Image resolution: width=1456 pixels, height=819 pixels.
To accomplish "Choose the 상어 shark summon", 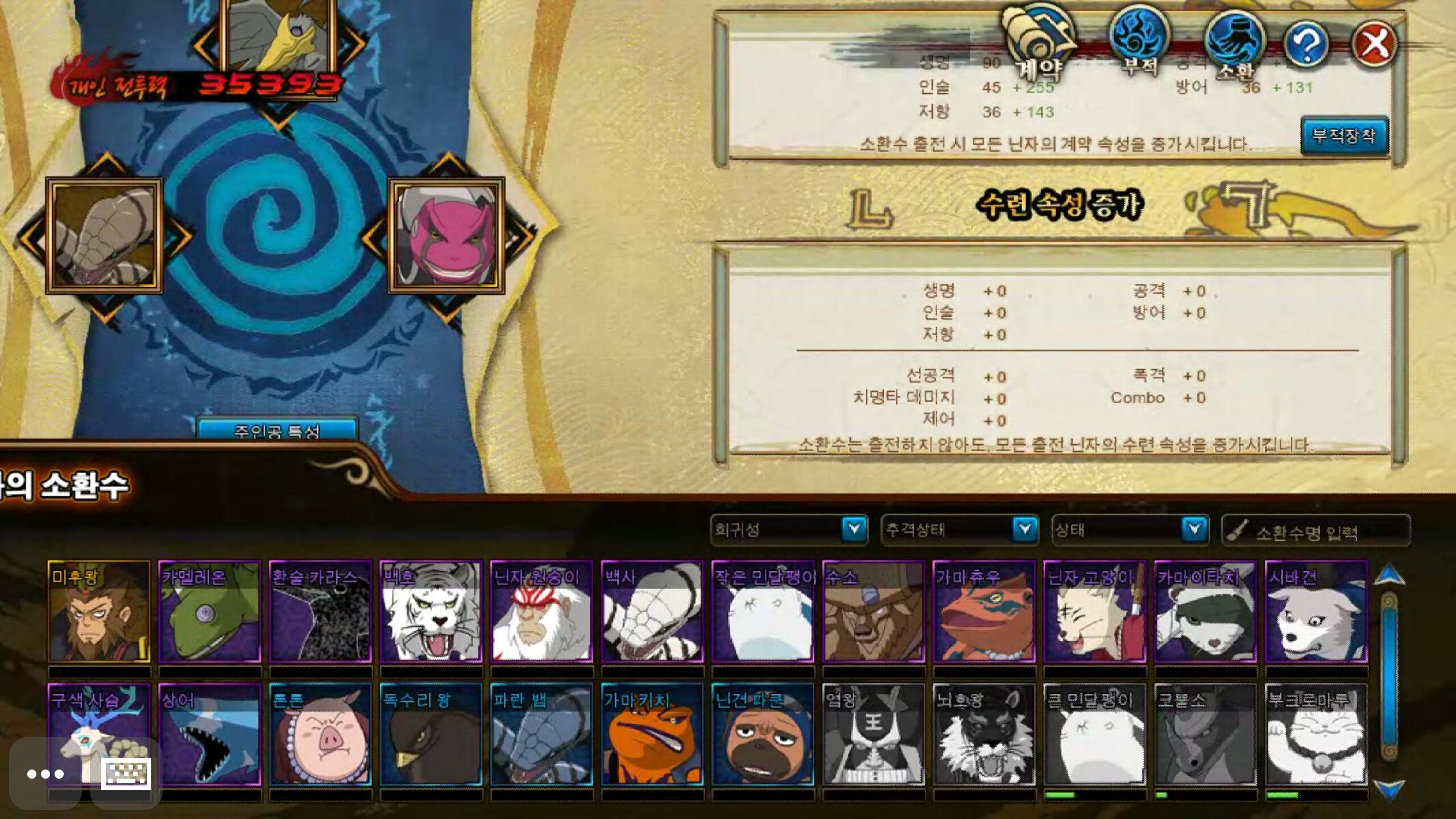I will pos(209,735).
